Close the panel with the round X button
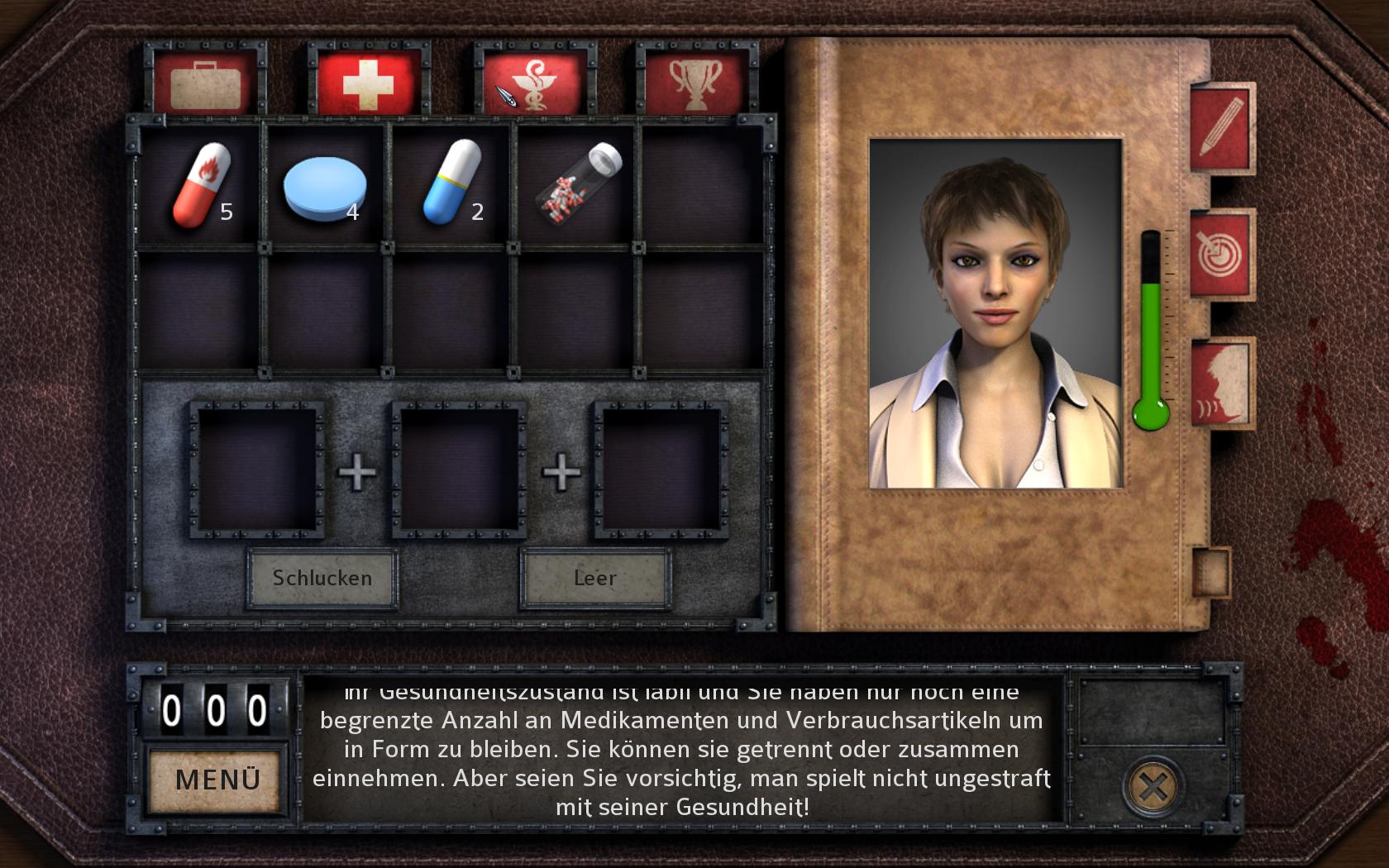This screenshot has height=868, width=1389. point(1152,786)
